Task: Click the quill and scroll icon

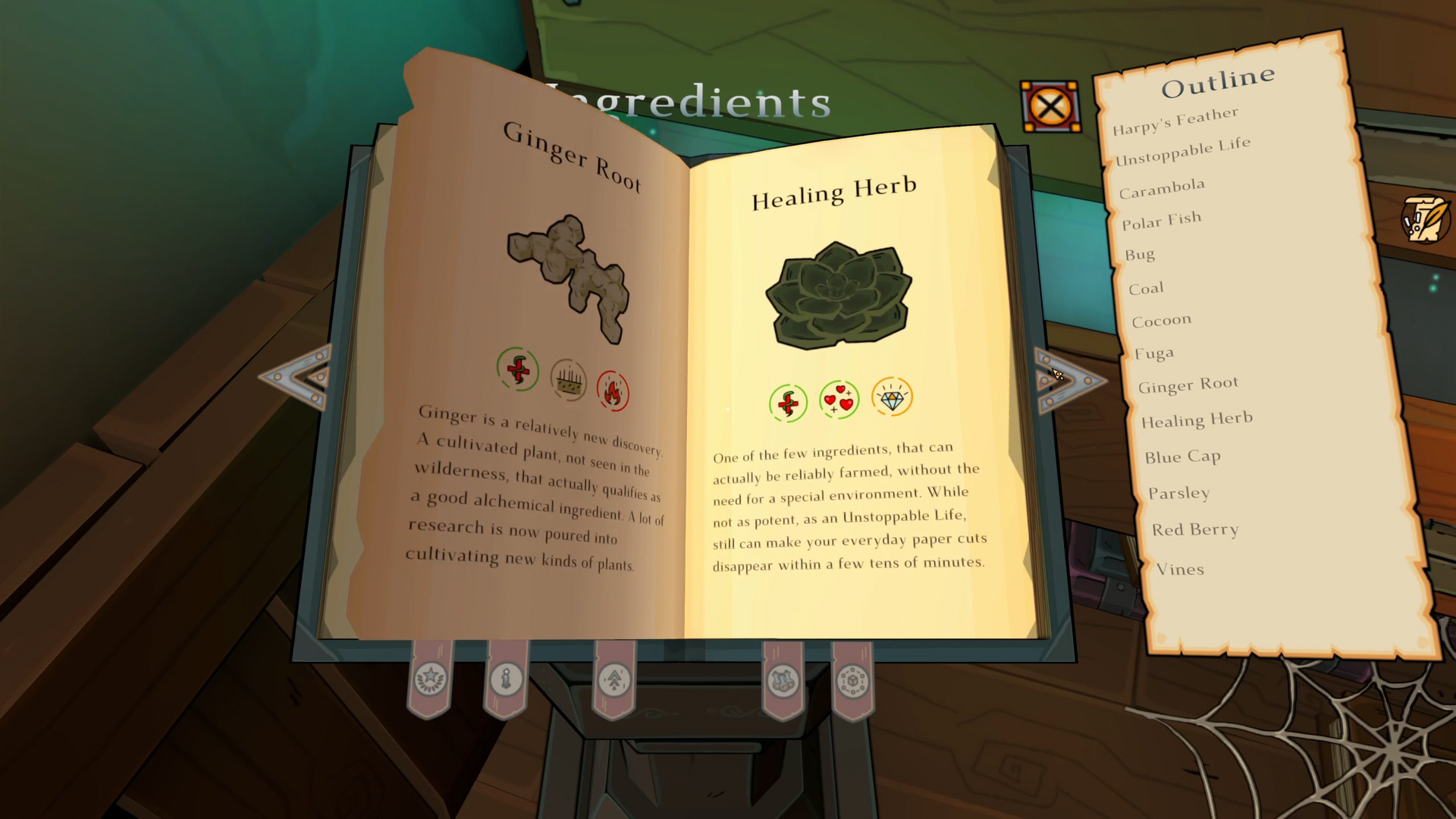Action: click(x=1425, y=219)
